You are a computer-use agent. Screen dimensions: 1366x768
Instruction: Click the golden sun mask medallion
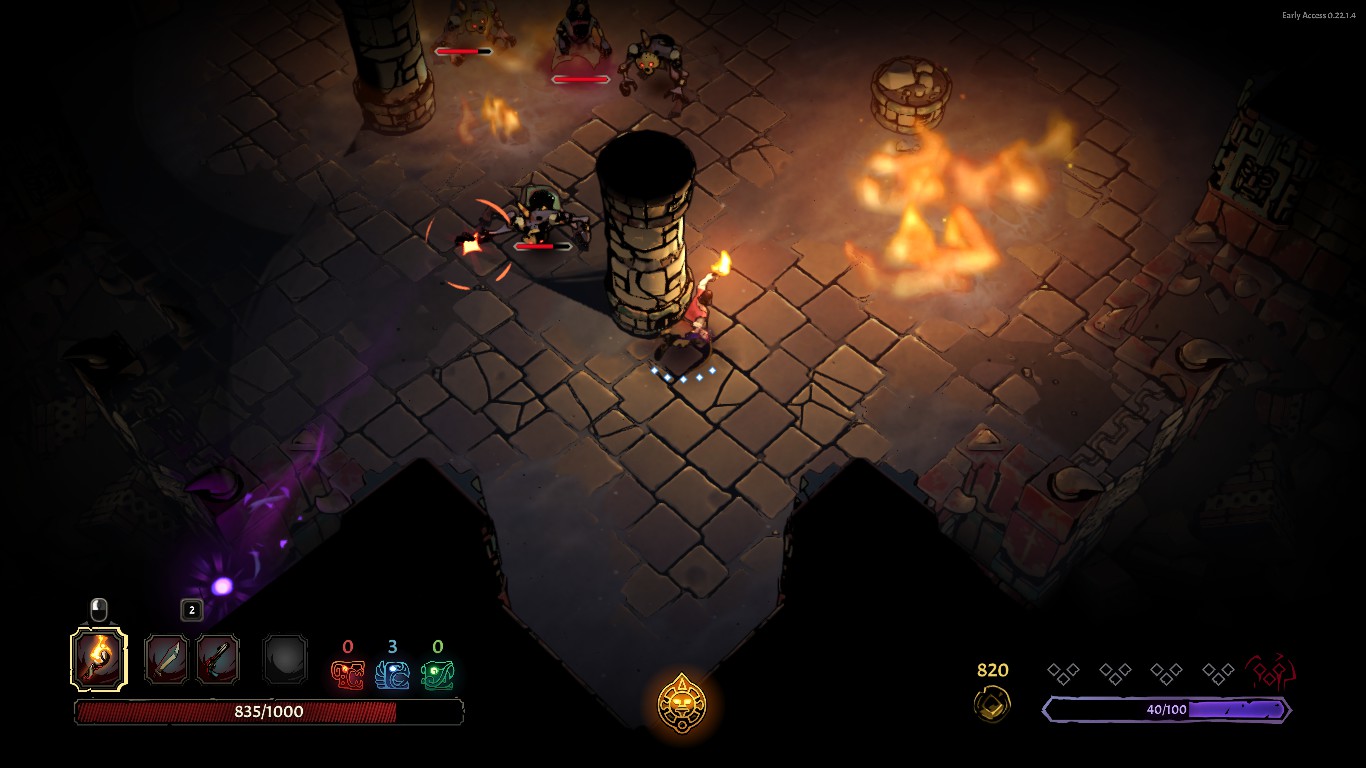pos(682,702)
